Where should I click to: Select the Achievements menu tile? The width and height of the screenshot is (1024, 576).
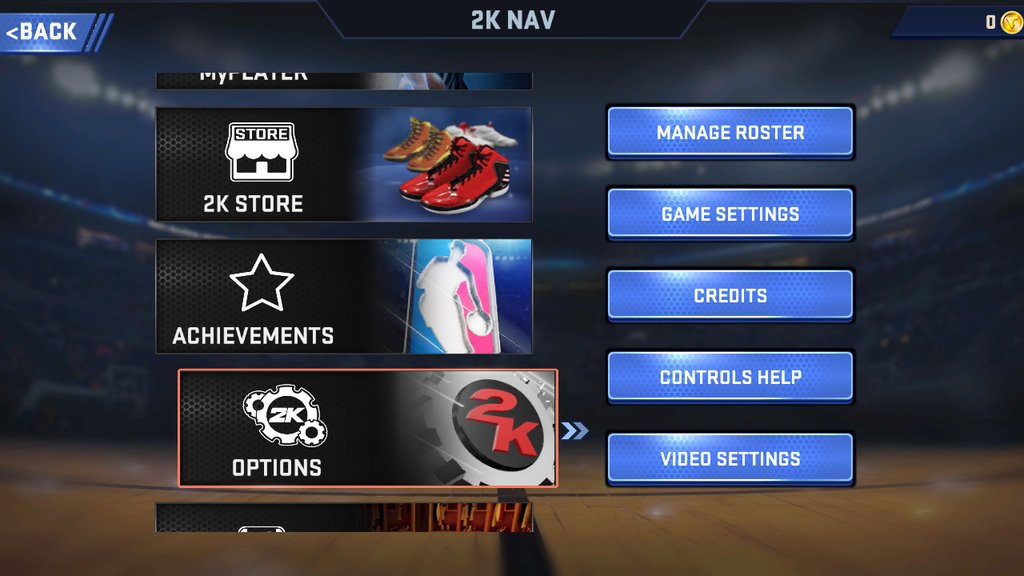(x=344, y=296)
